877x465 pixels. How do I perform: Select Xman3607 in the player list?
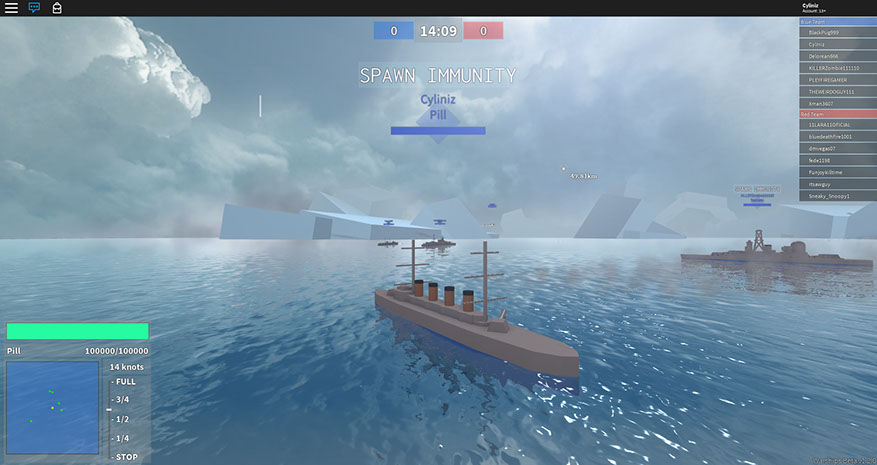(x=836, y=103)
